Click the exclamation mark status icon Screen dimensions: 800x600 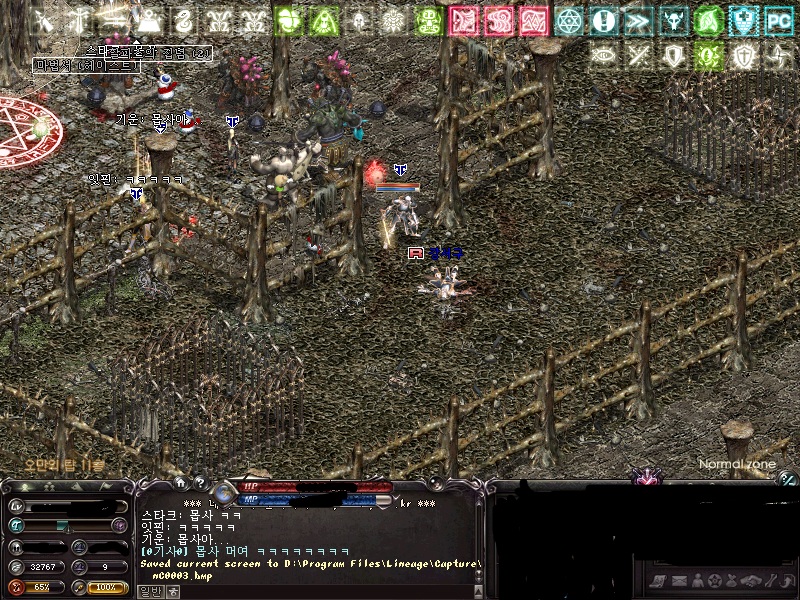click(603, 19)
